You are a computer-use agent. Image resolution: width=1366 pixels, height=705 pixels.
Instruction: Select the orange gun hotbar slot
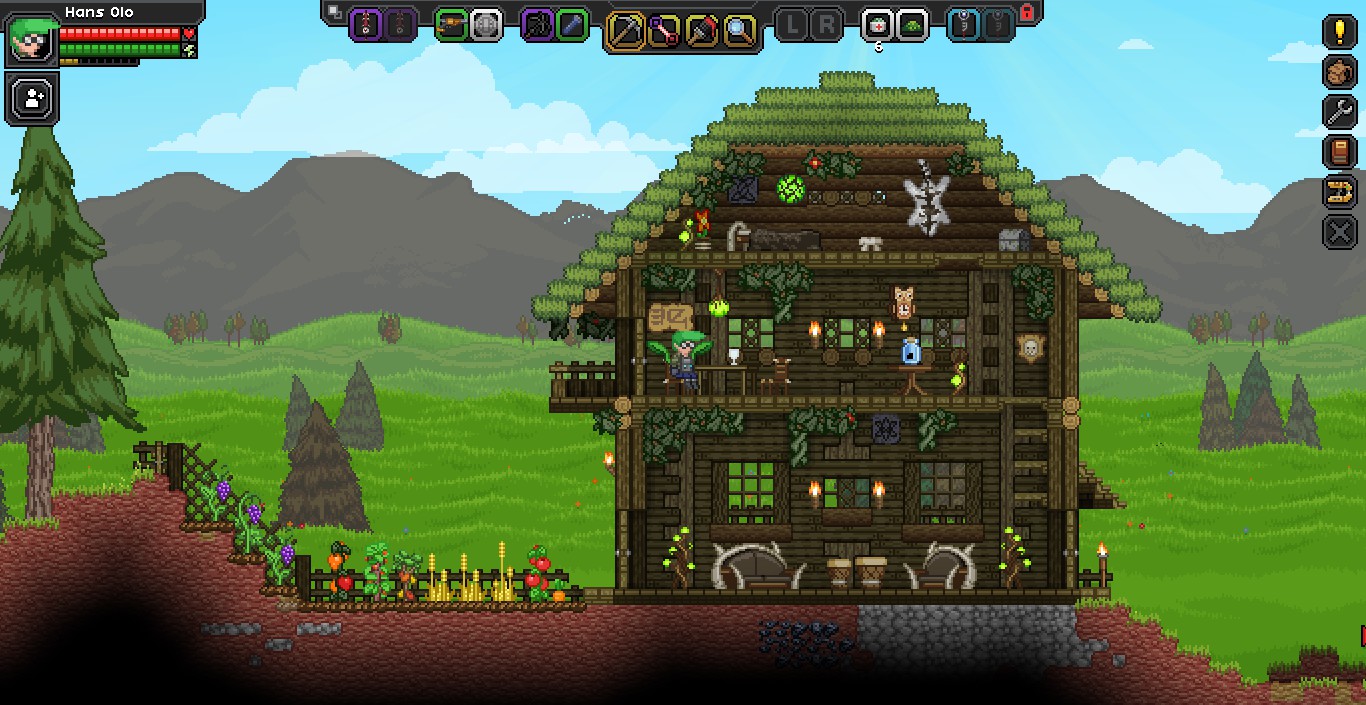pos(452,24)
